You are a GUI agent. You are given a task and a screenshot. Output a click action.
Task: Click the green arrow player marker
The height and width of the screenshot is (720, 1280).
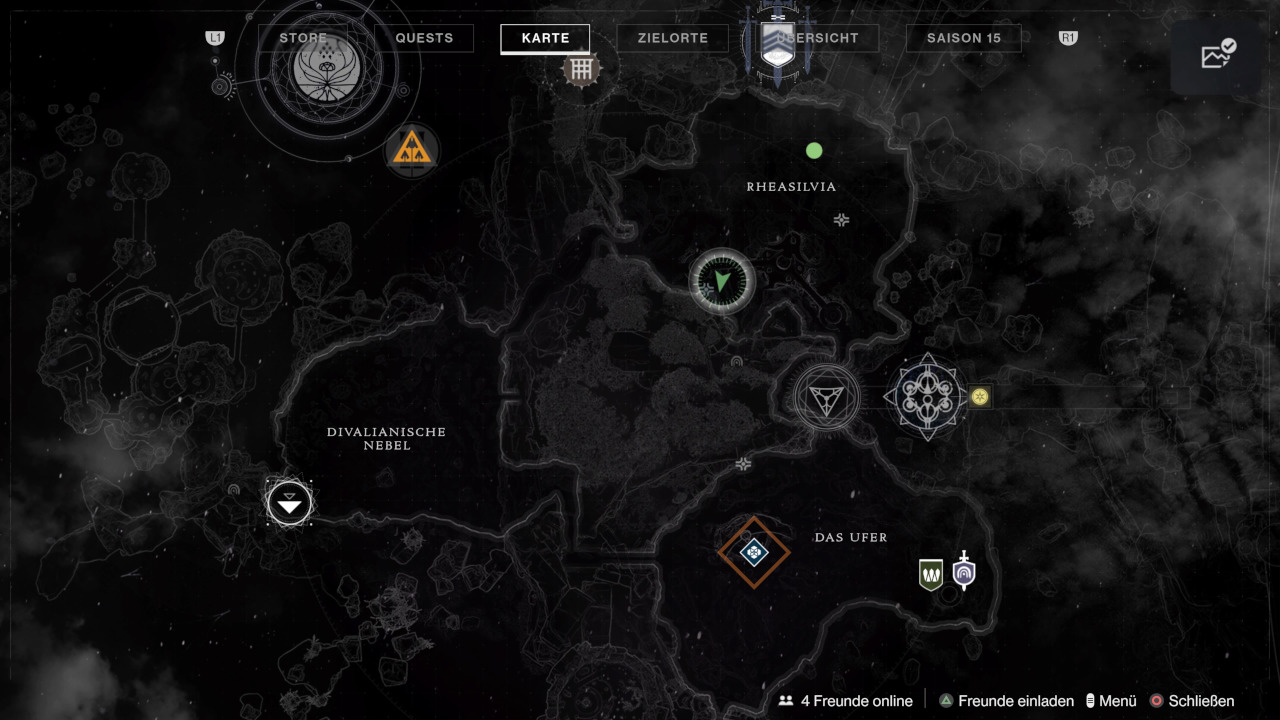tap(722, 282)
